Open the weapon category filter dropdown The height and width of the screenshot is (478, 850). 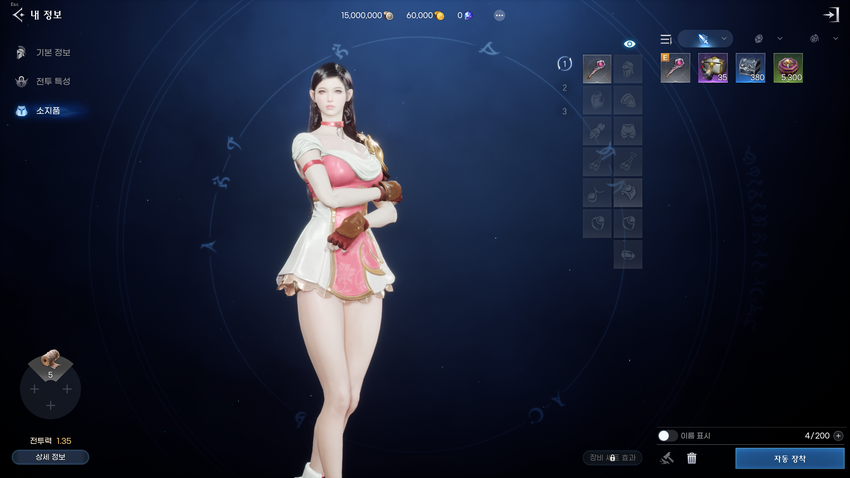705,39
